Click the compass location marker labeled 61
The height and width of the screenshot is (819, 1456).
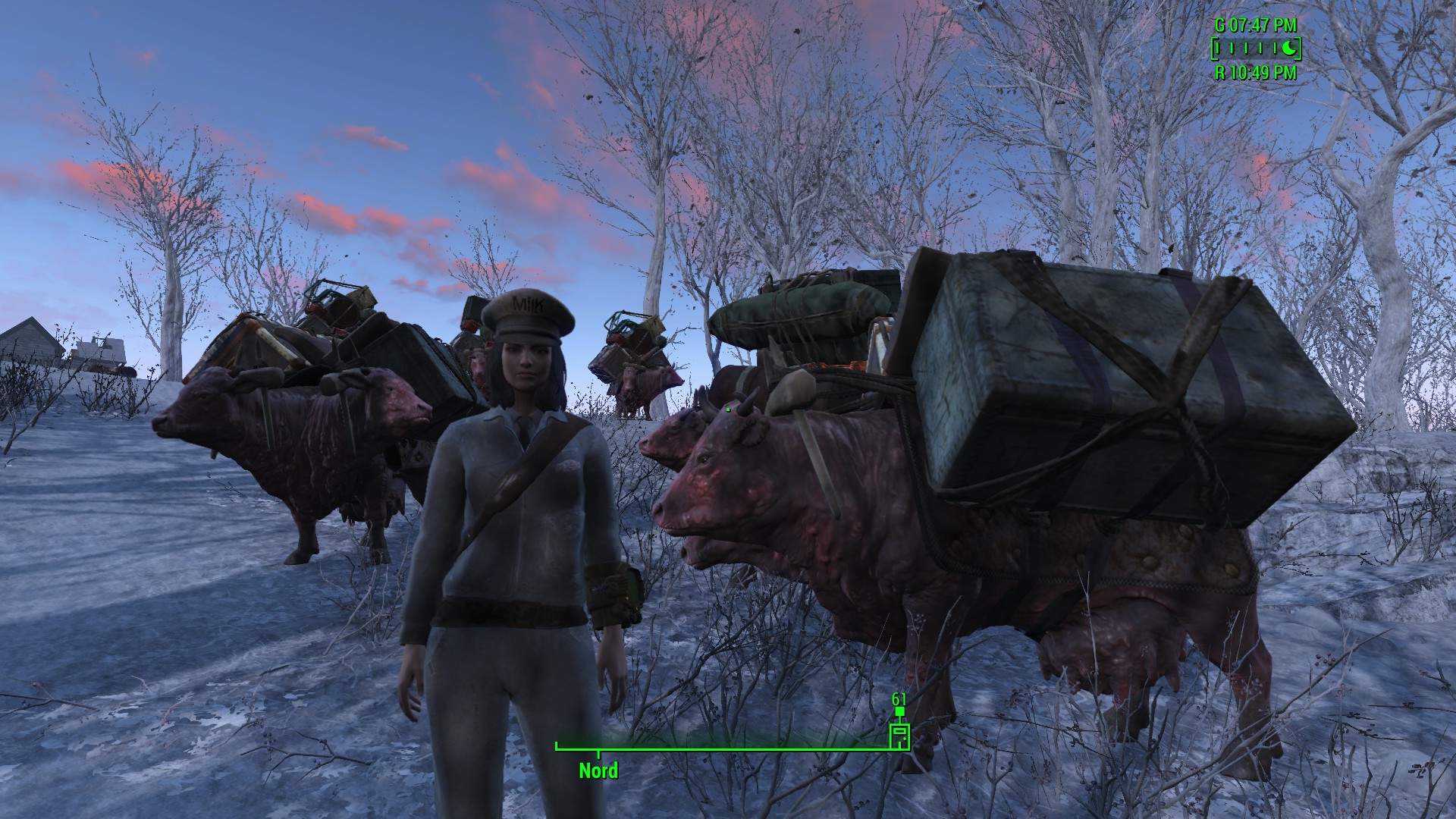coord(899,736)
